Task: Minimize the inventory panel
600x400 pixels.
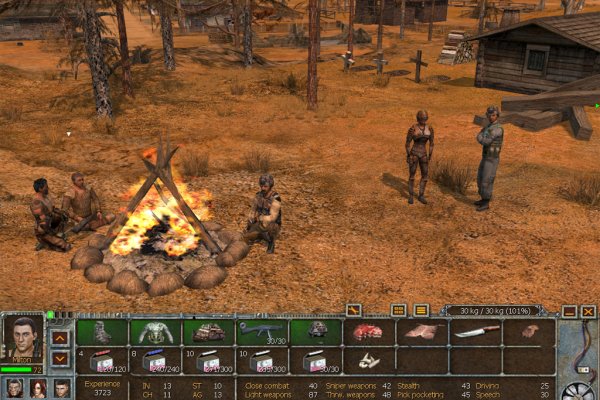Action: [568, 311]
